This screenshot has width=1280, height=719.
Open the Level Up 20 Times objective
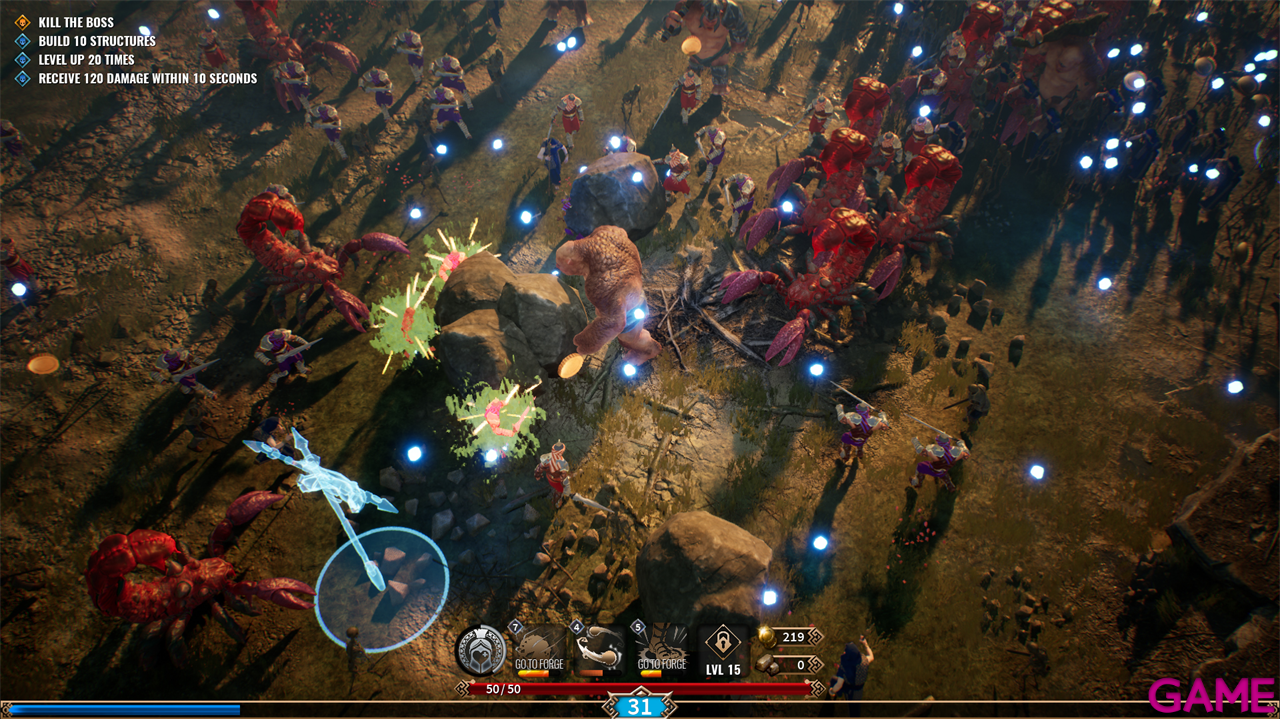pos(86,60)
